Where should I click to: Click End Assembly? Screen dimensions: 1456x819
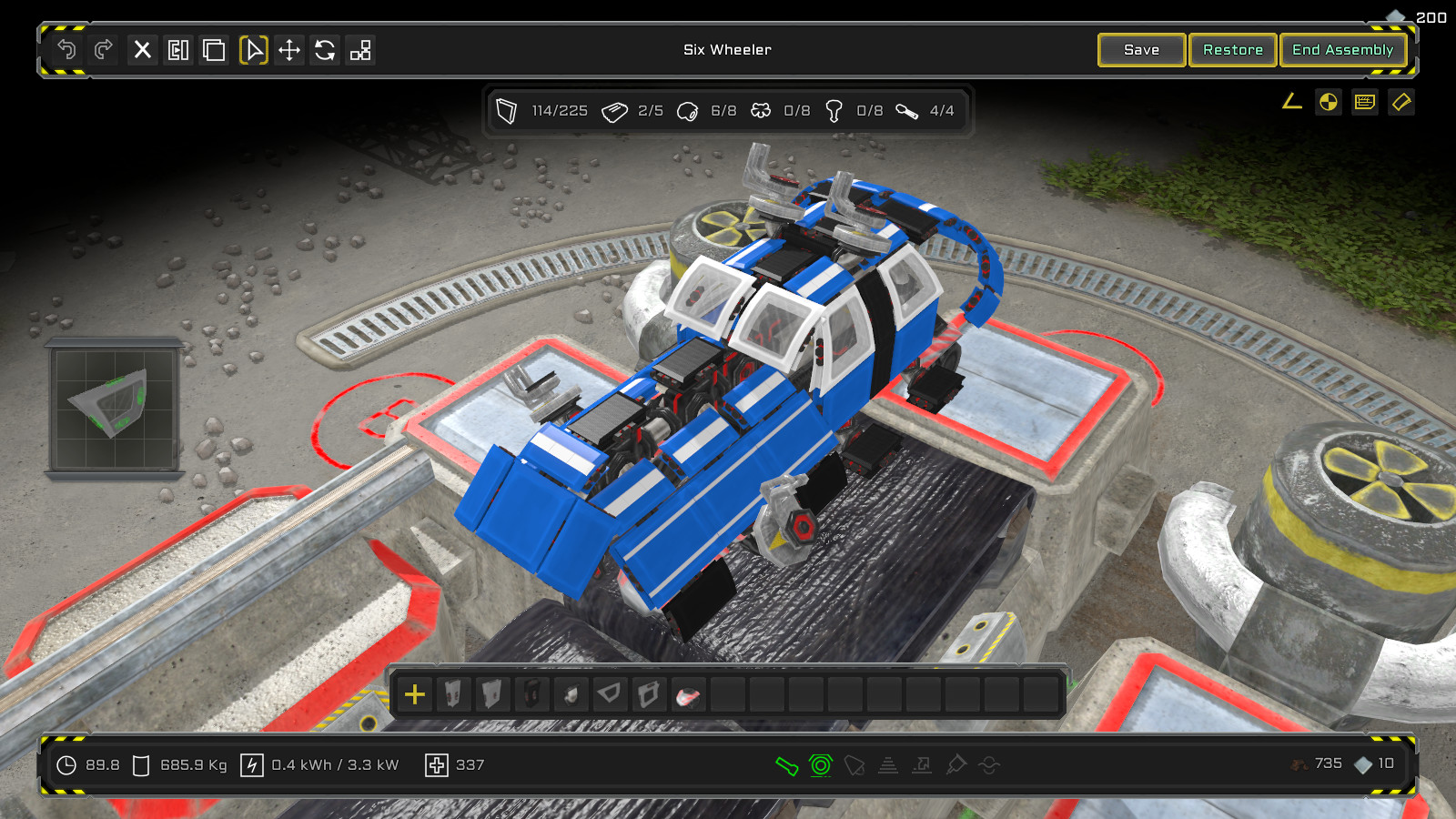click(x=1343, y=50)
